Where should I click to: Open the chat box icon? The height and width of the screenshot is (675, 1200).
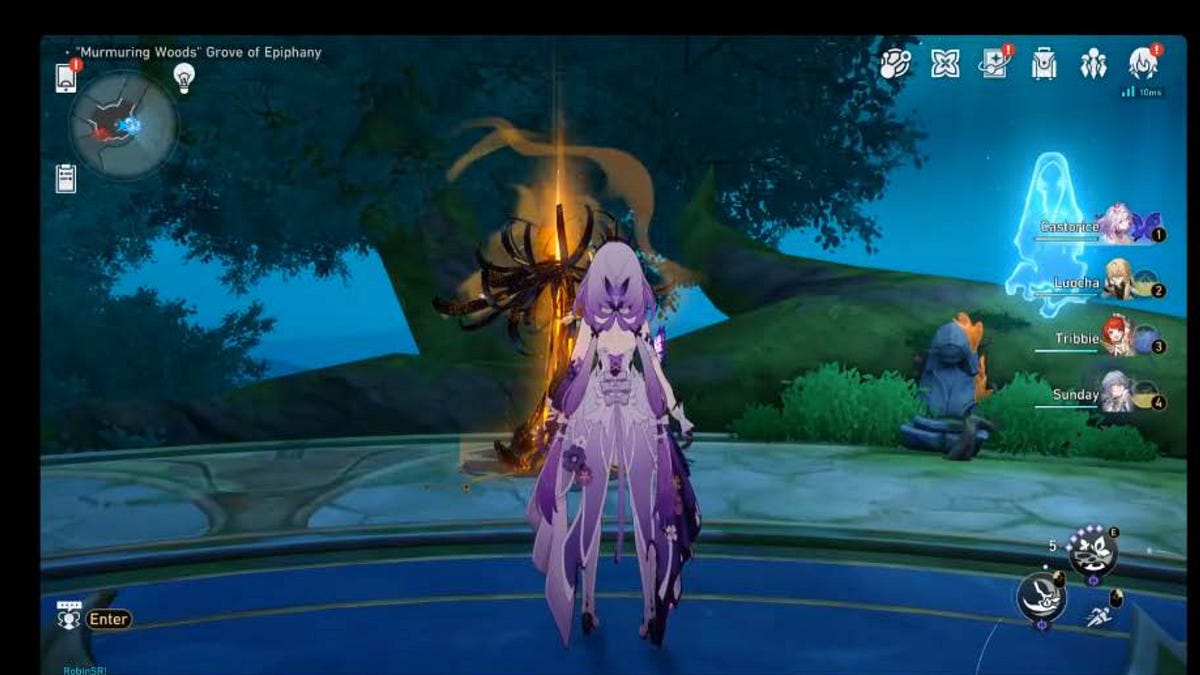(x=68, y=617)
